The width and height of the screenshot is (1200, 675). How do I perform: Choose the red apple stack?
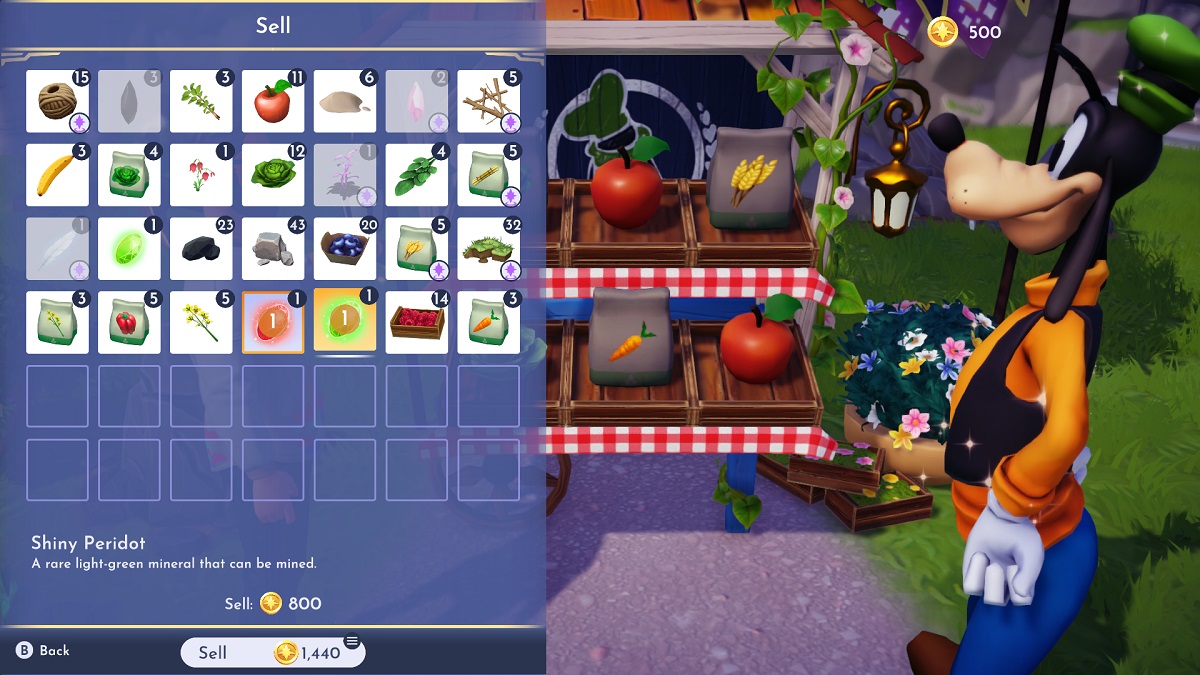click(273, 101)
